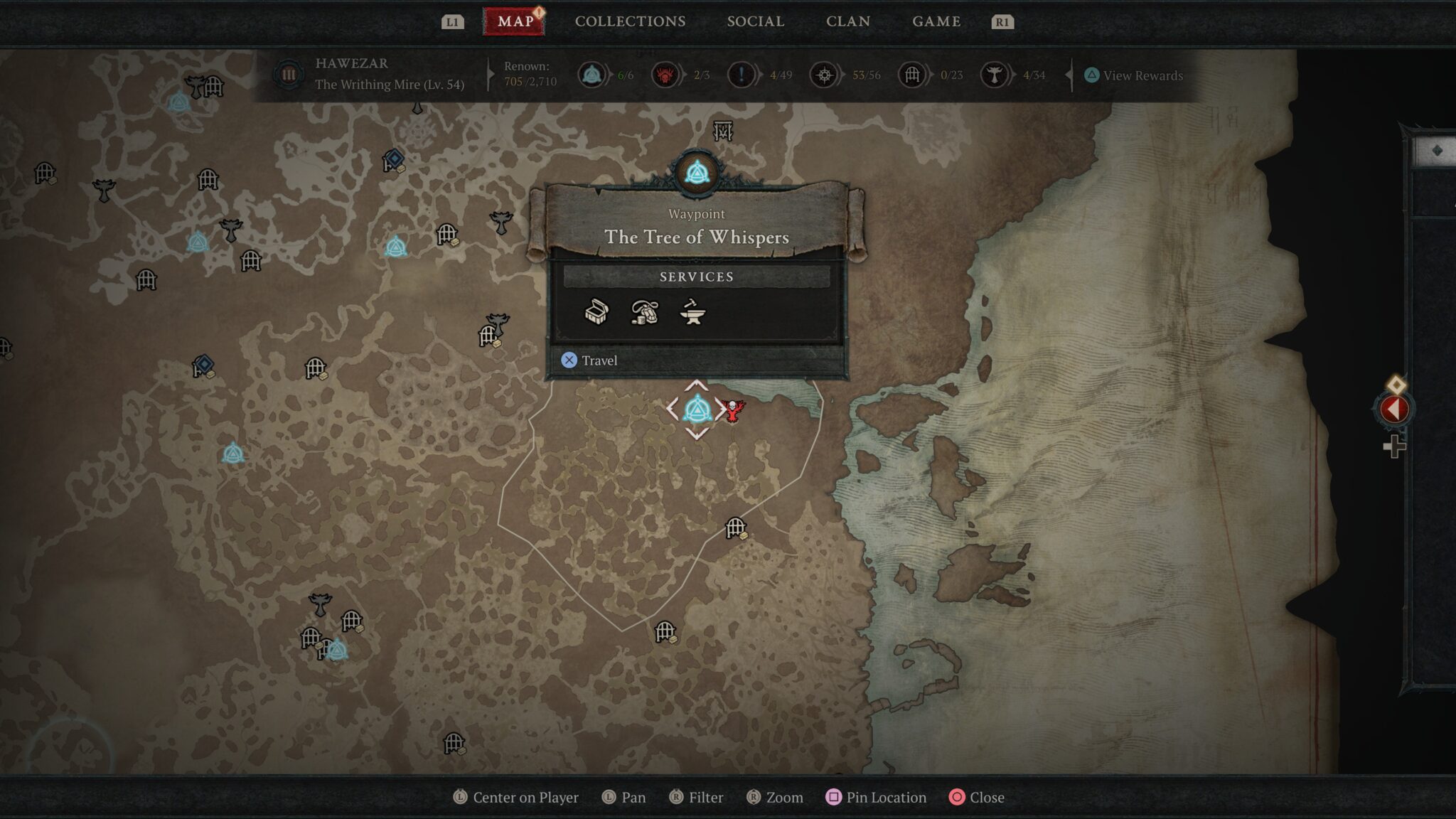Open the SOCIAL menu tab
The image size is (1456, 819).
(755, 21)
